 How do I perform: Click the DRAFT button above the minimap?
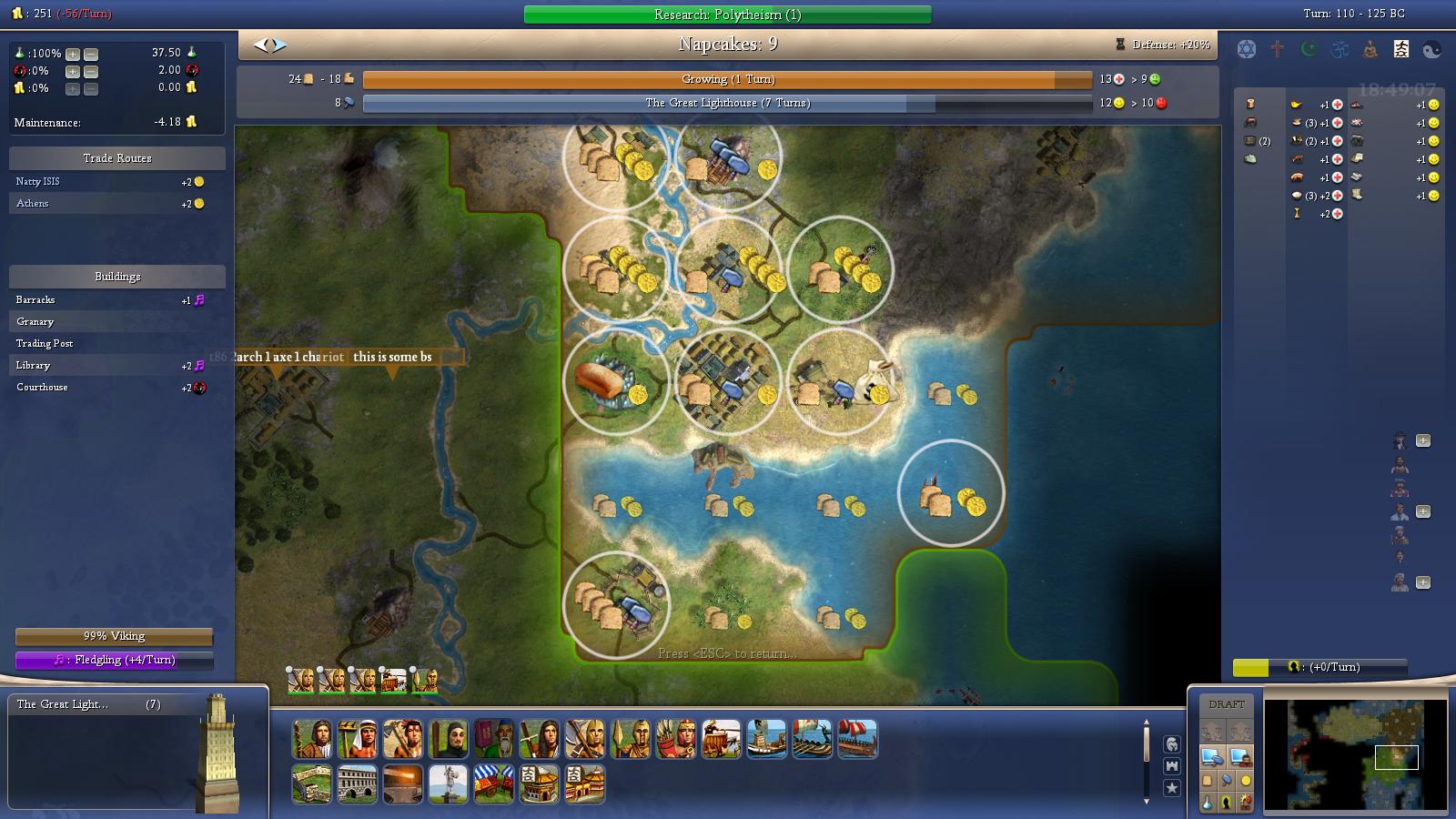1227,703
